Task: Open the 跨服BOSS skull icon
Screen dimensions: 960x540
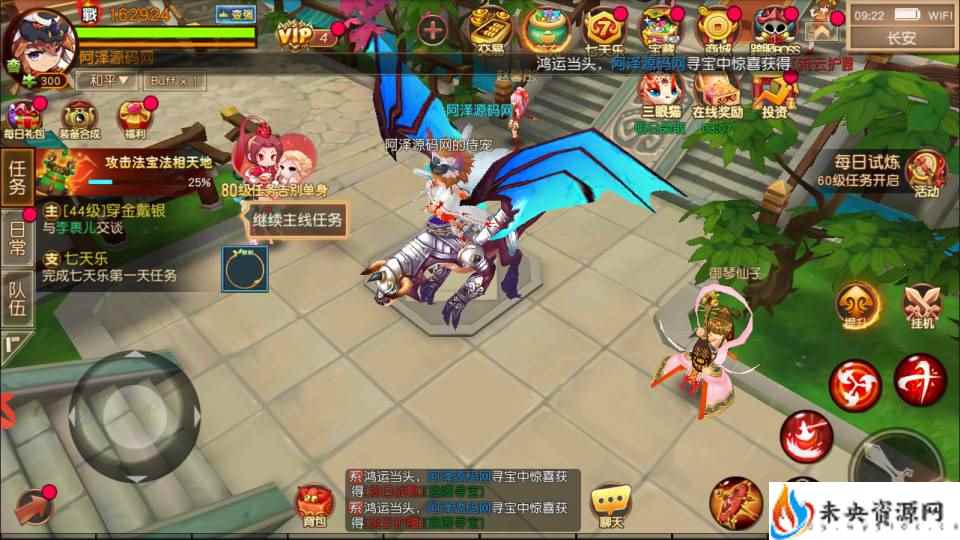Action: point(772,27)
